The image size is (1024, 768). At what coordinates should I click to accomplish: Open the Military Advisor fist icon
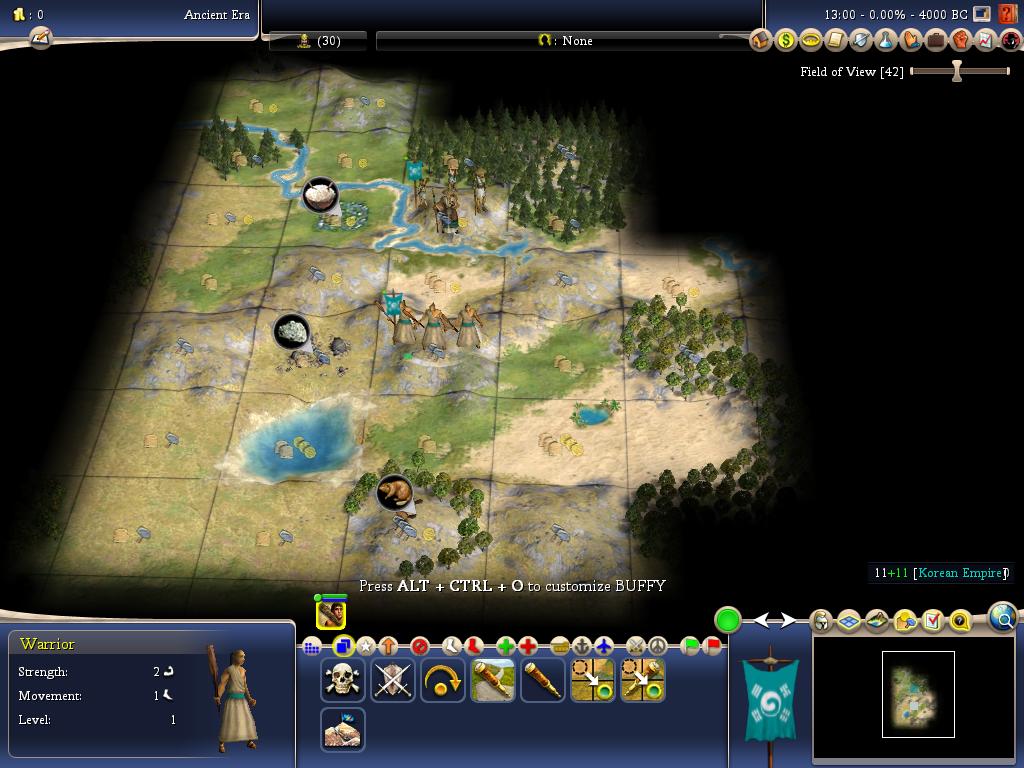tap(960, 41)
